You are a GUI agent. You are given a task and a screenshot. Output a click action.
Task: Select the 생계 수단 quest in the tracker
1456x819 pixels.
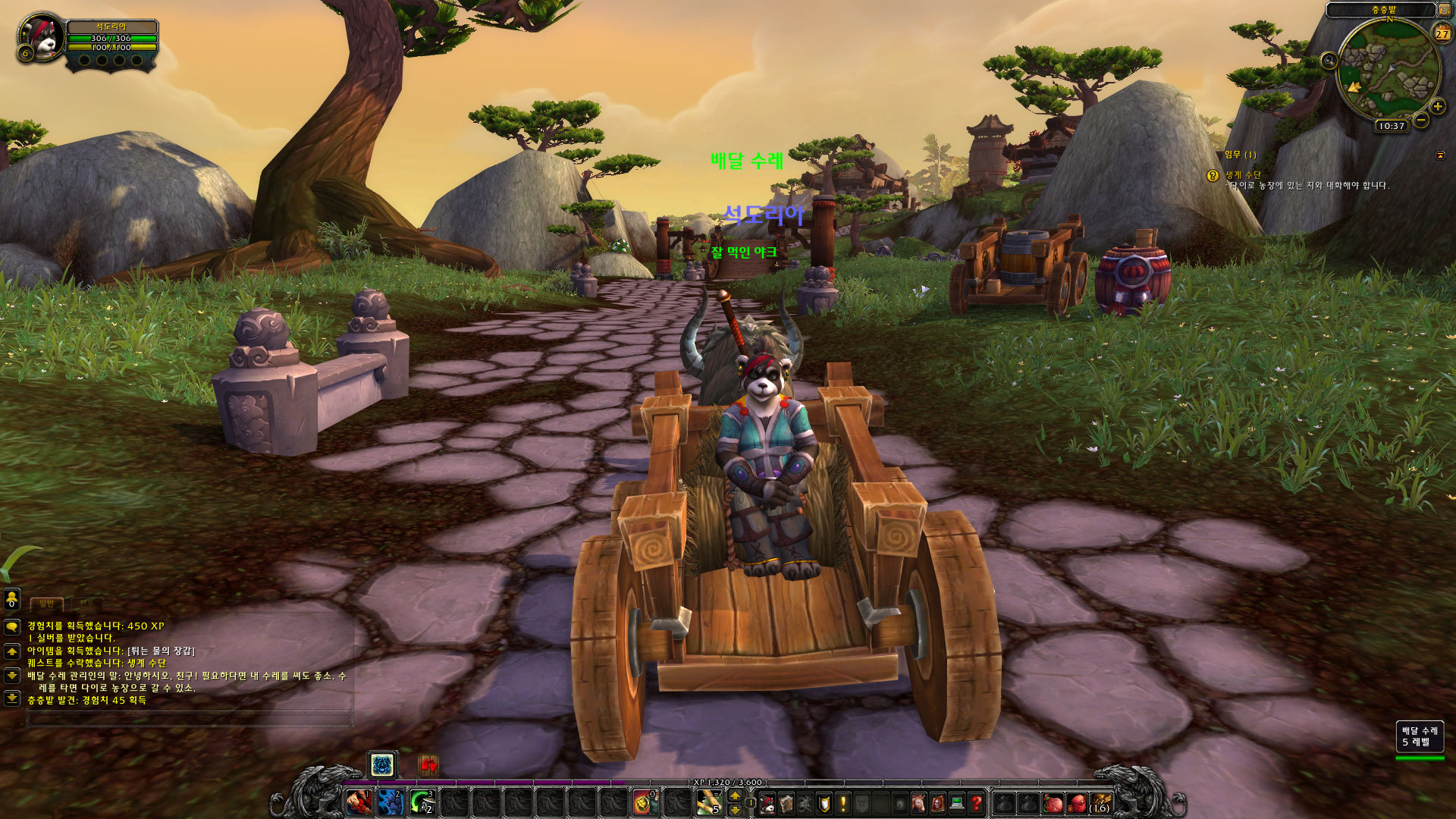[1243, 174]
